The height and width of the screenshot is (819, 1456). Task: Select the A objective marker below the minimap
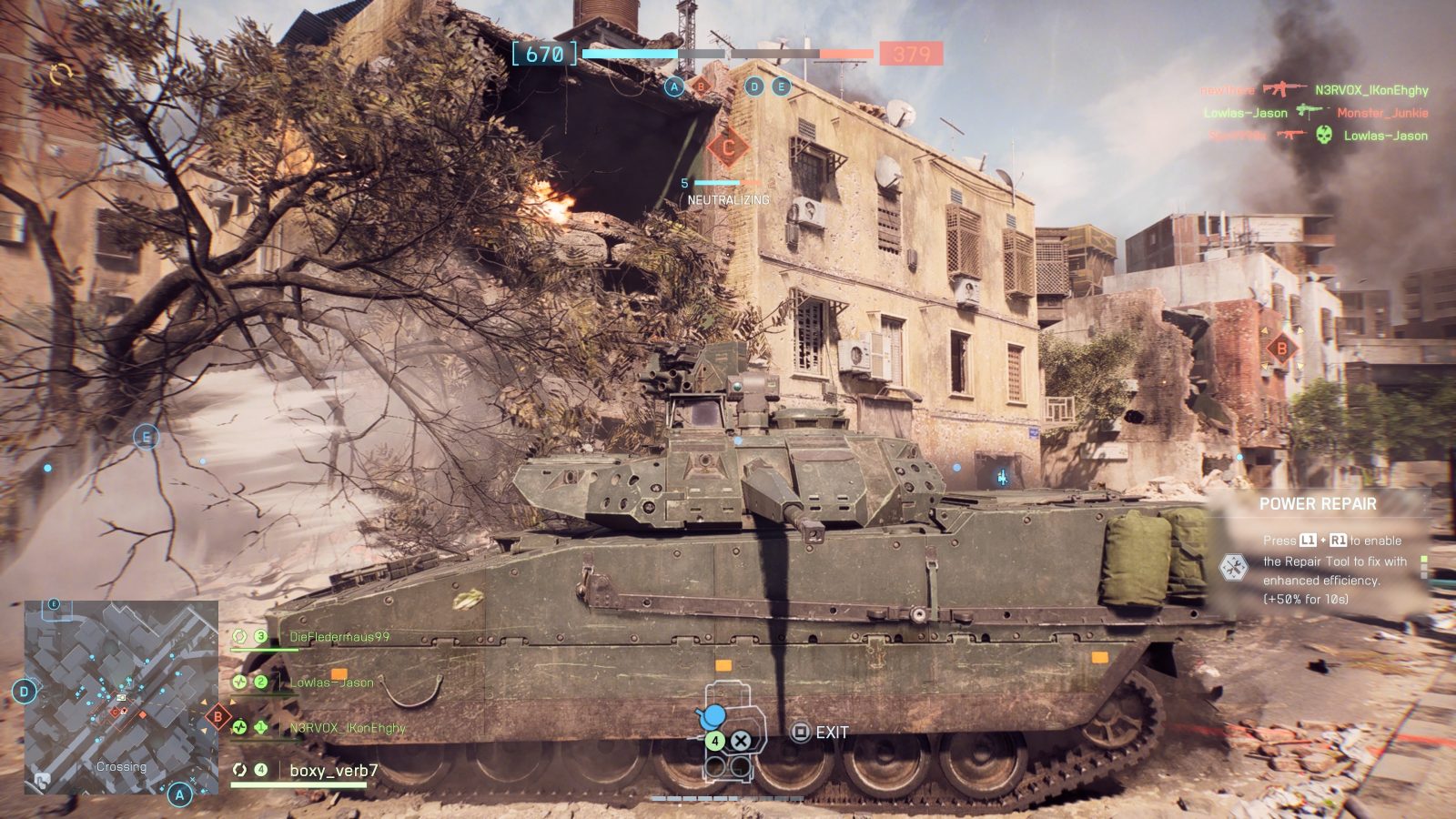tap(180, 794)
